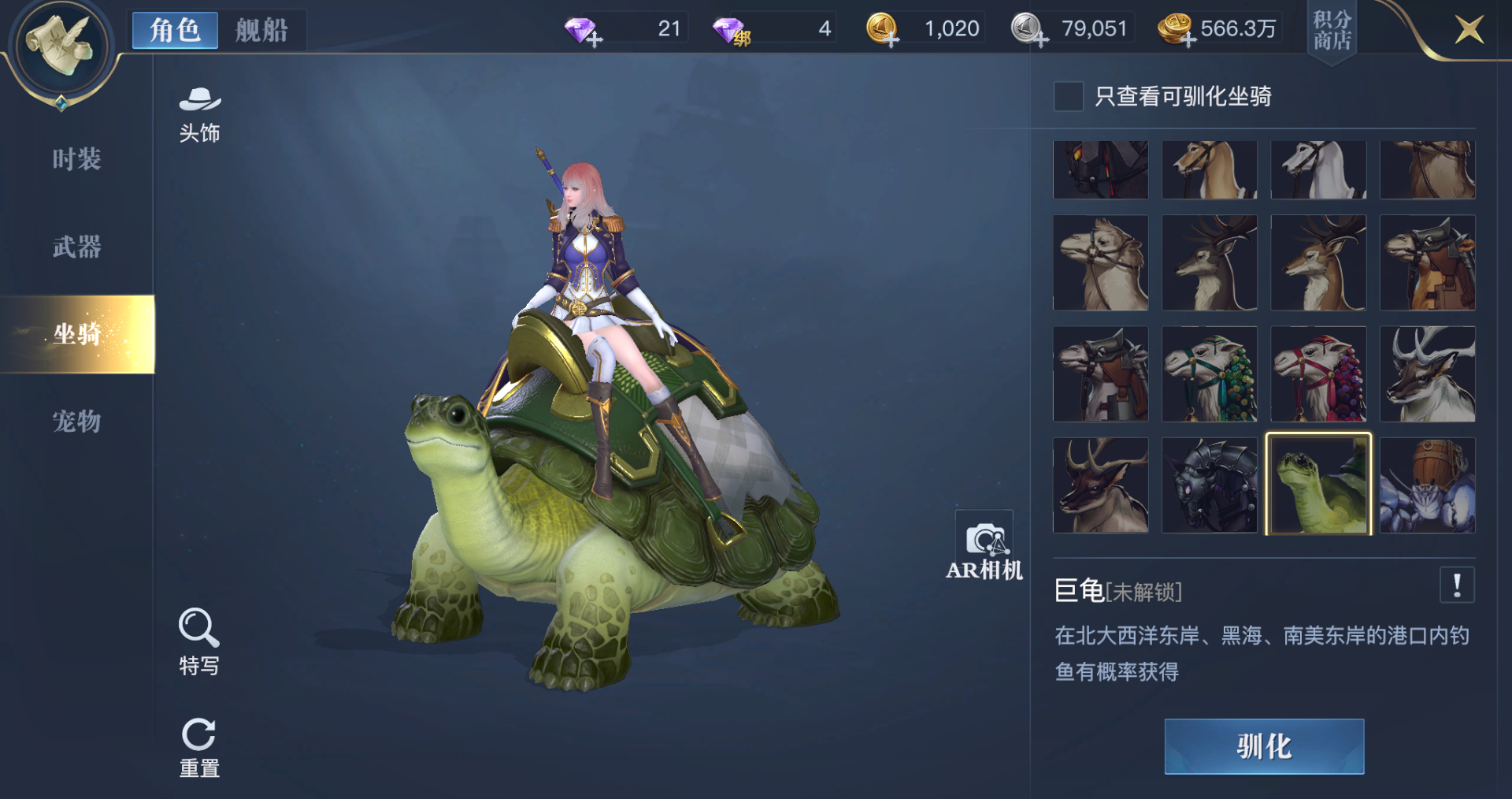Open the 时装 sidebar tab
This screenshot has width=1512, height=799.
click(x=75, y=159)
